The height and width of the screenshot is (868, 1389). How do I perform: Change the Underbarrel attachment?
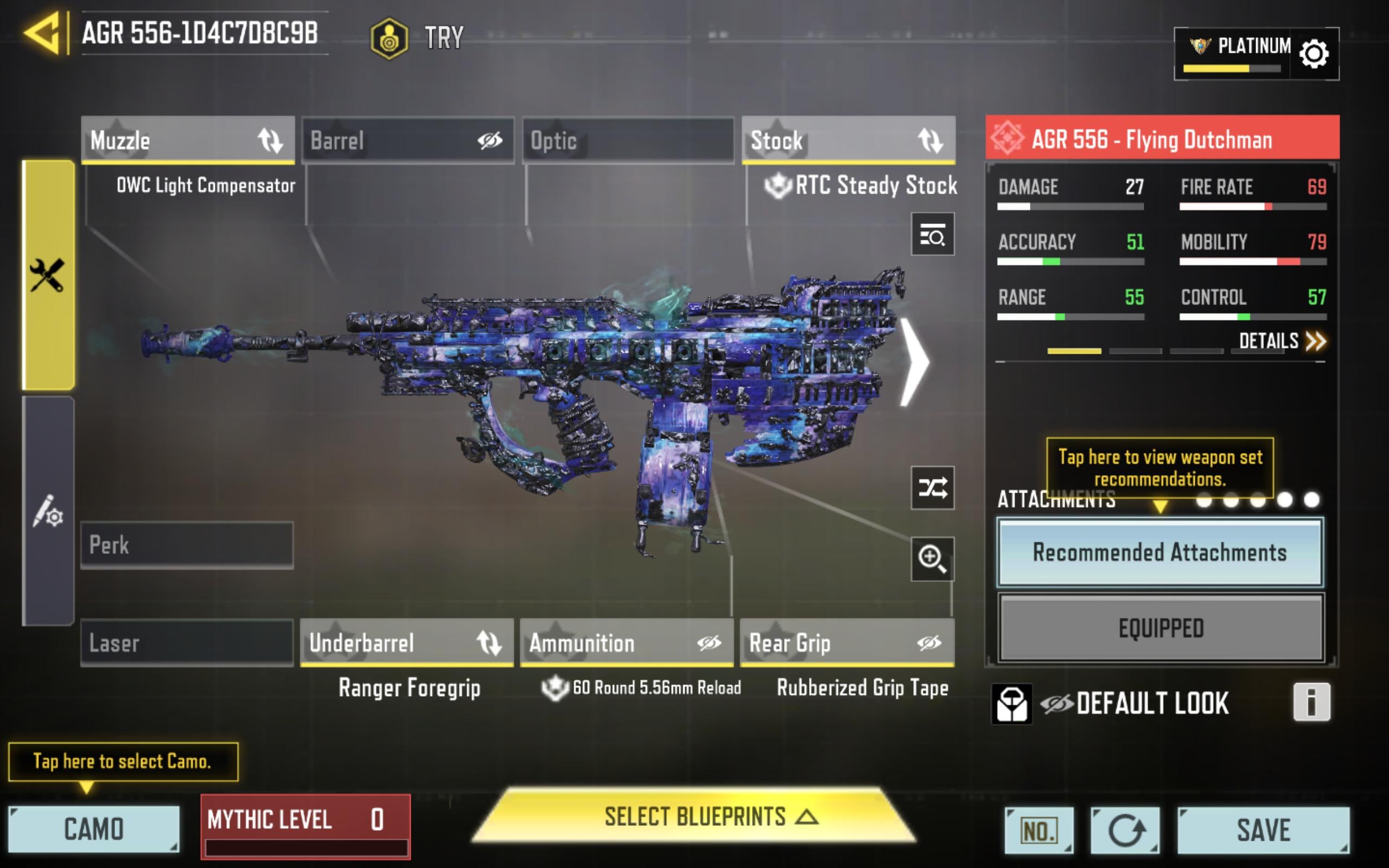pos(407,643)
